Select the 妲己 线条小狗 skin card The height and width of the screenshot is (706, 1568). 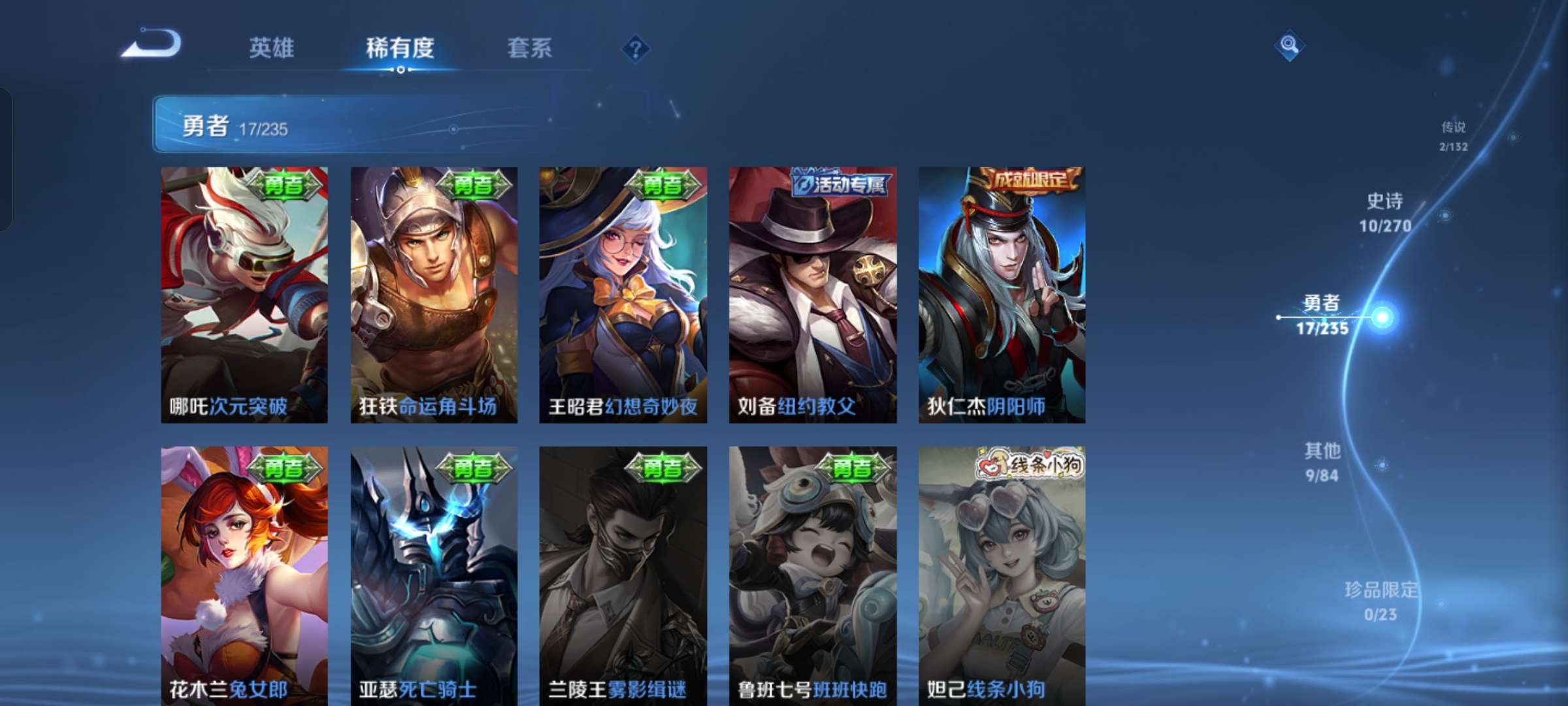click(x=1002, y=575)
